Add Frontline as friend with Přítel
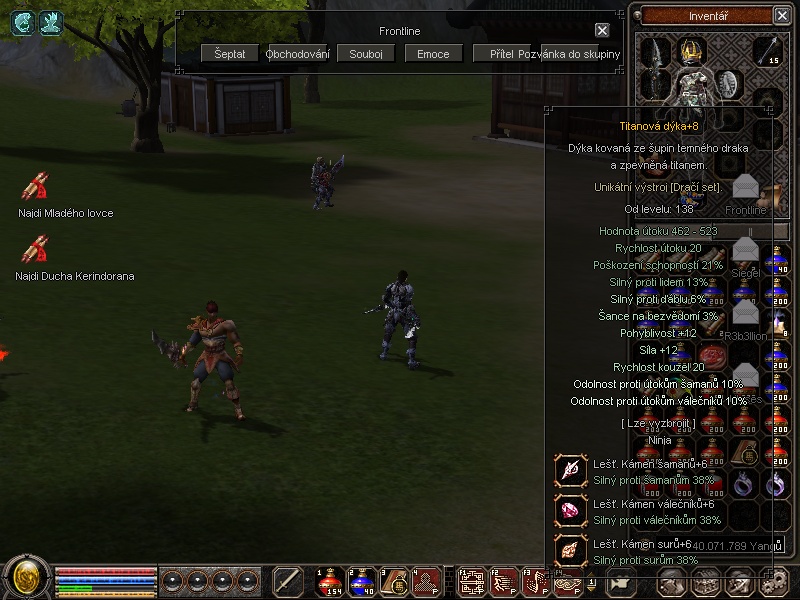Screen dimensions: 800x600 click(x=501, y=53)
